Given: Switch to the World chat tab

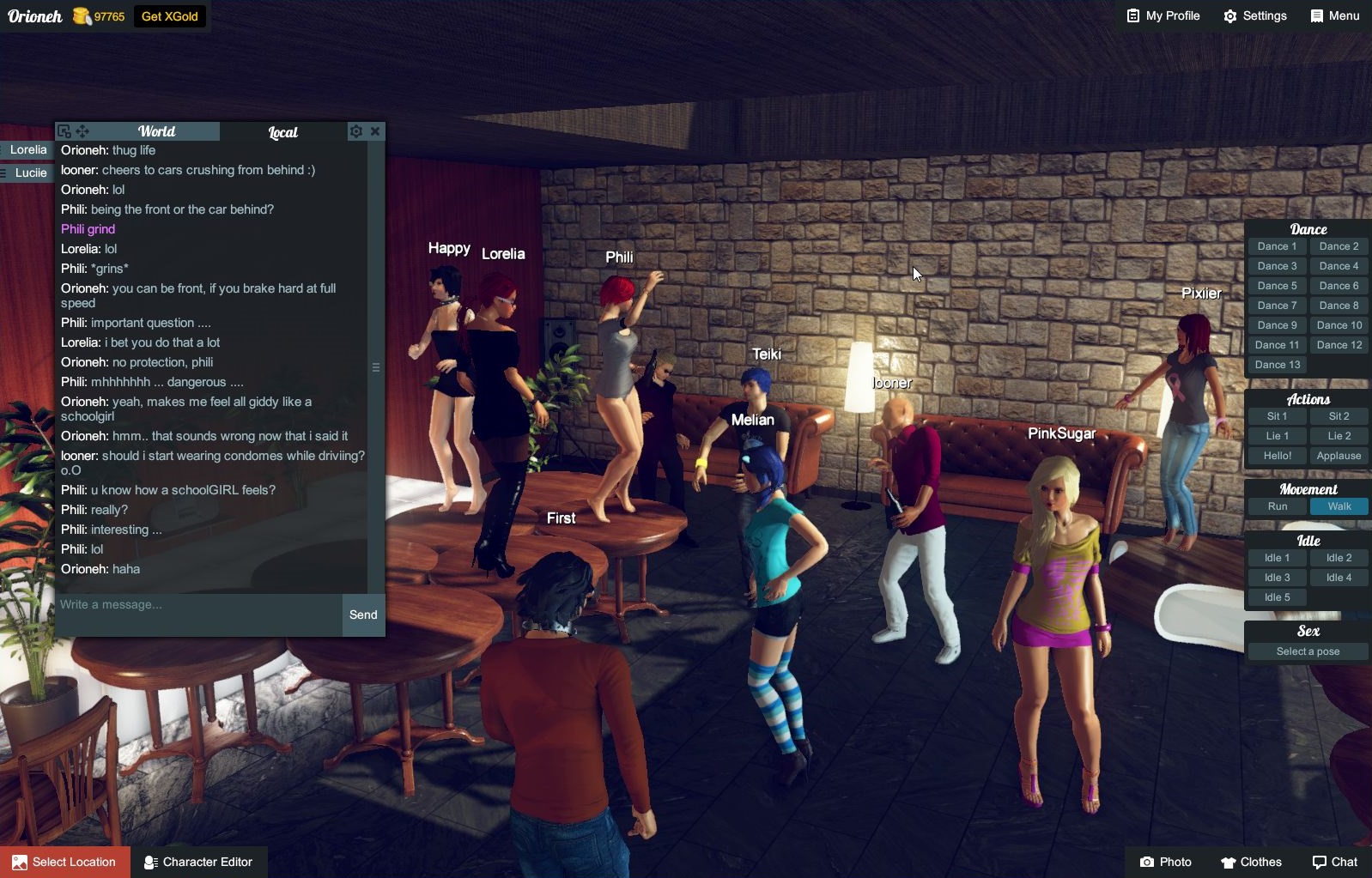Looking at the screenshot, I should click(156, 131).
